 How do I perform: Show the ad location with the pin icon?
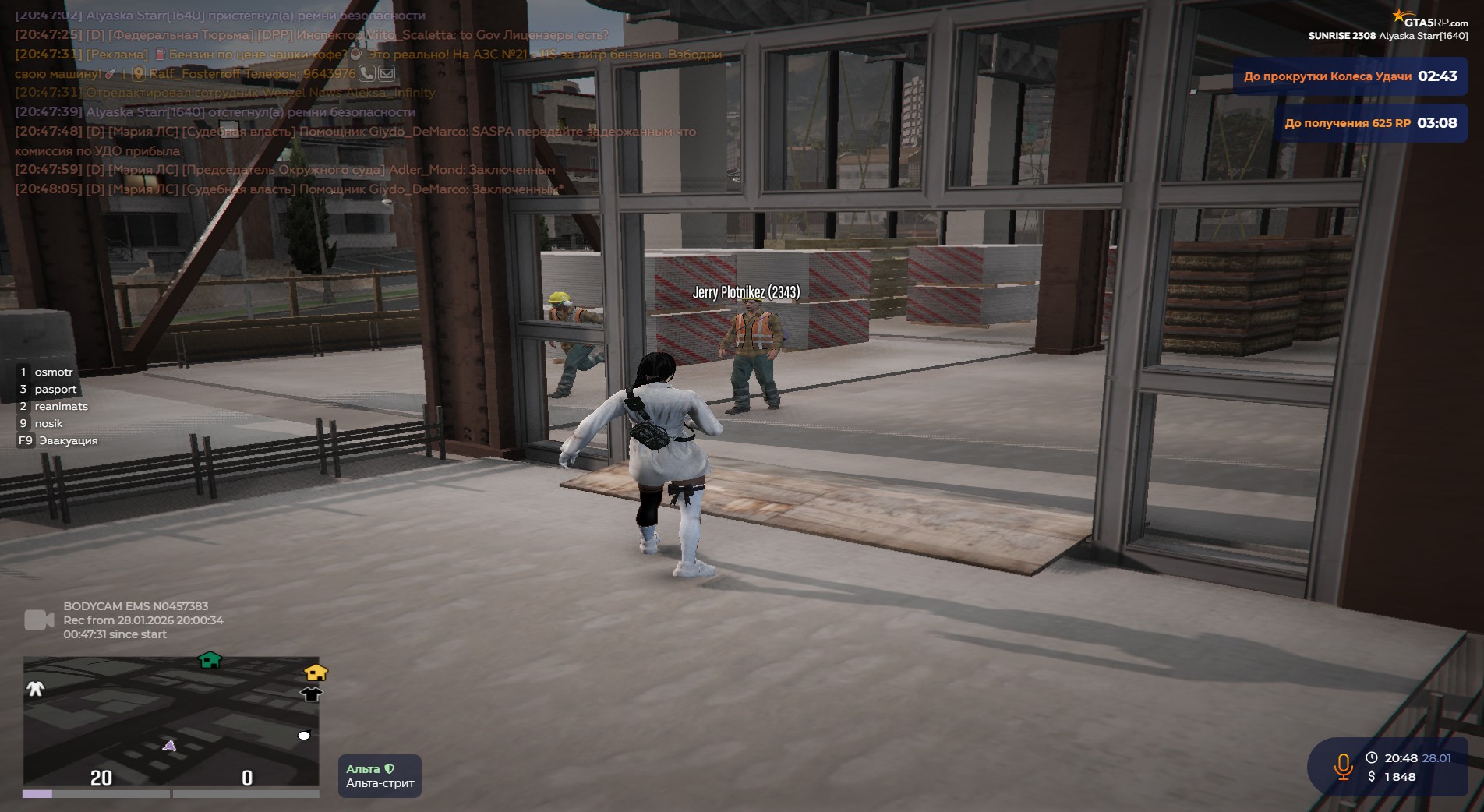point(139,74)
